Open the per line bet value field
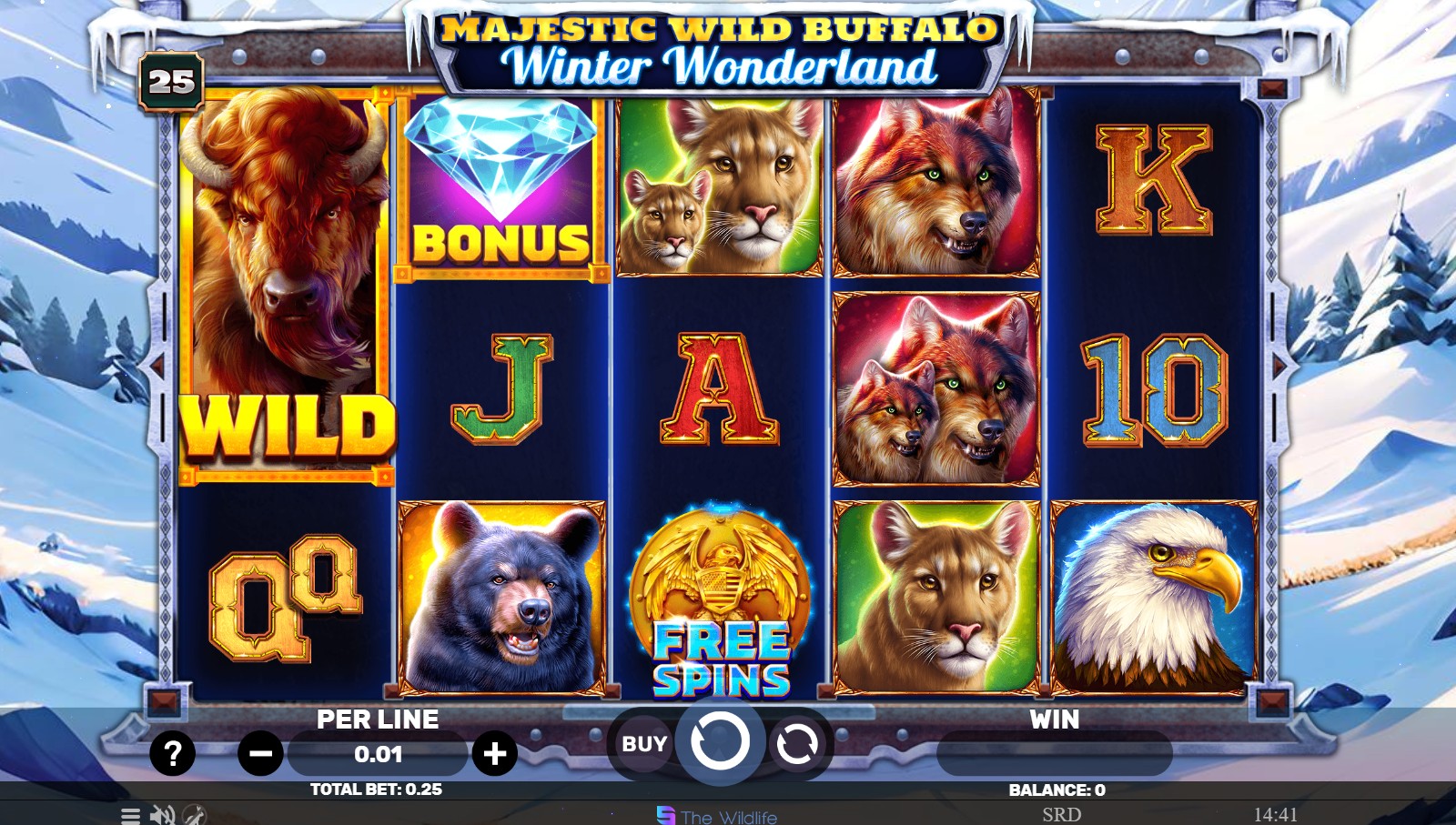 [x=376, y=753]
